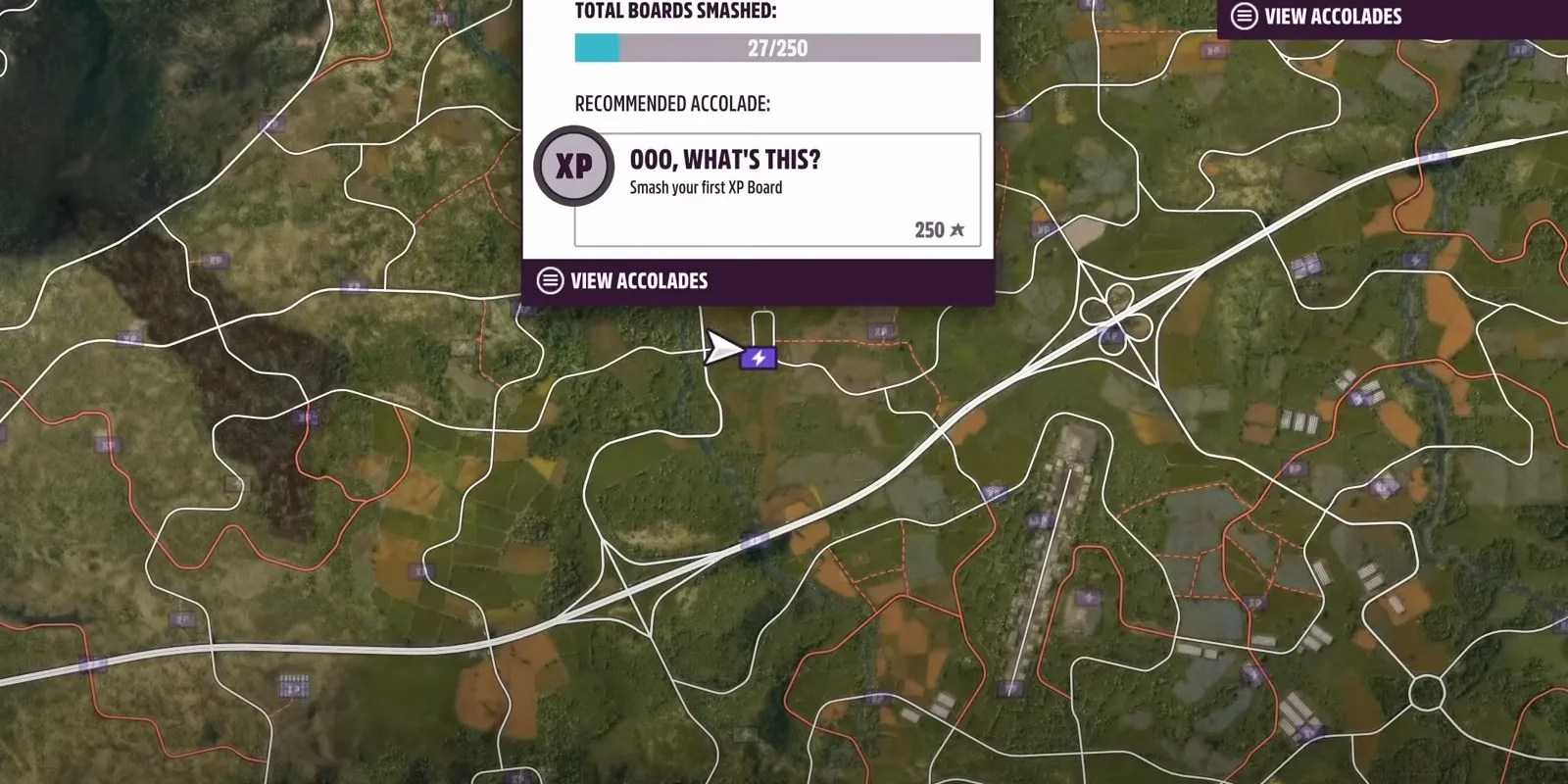
Task: Select the lightning fast travel board beside the arrow
Action: (759, 358)
